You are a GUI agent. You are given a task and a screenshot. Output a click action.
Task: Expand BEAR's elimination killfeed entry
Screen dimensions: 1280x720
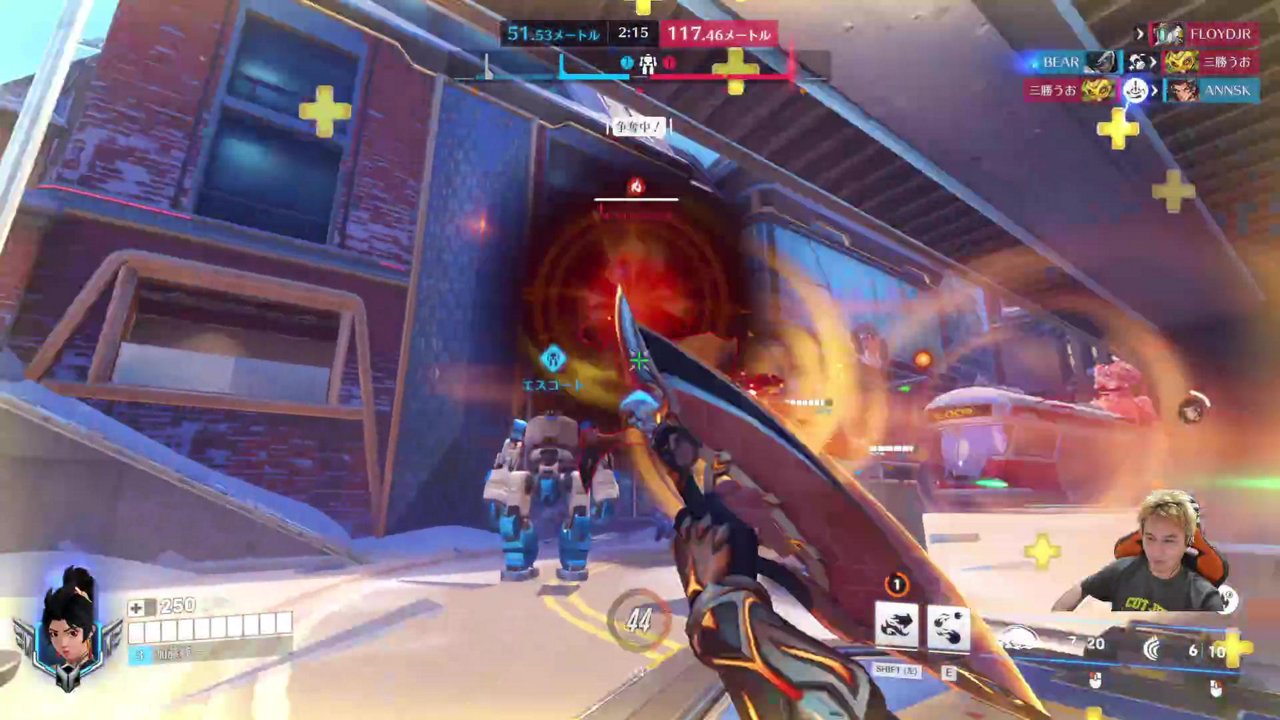click(x=1154, y=61)
